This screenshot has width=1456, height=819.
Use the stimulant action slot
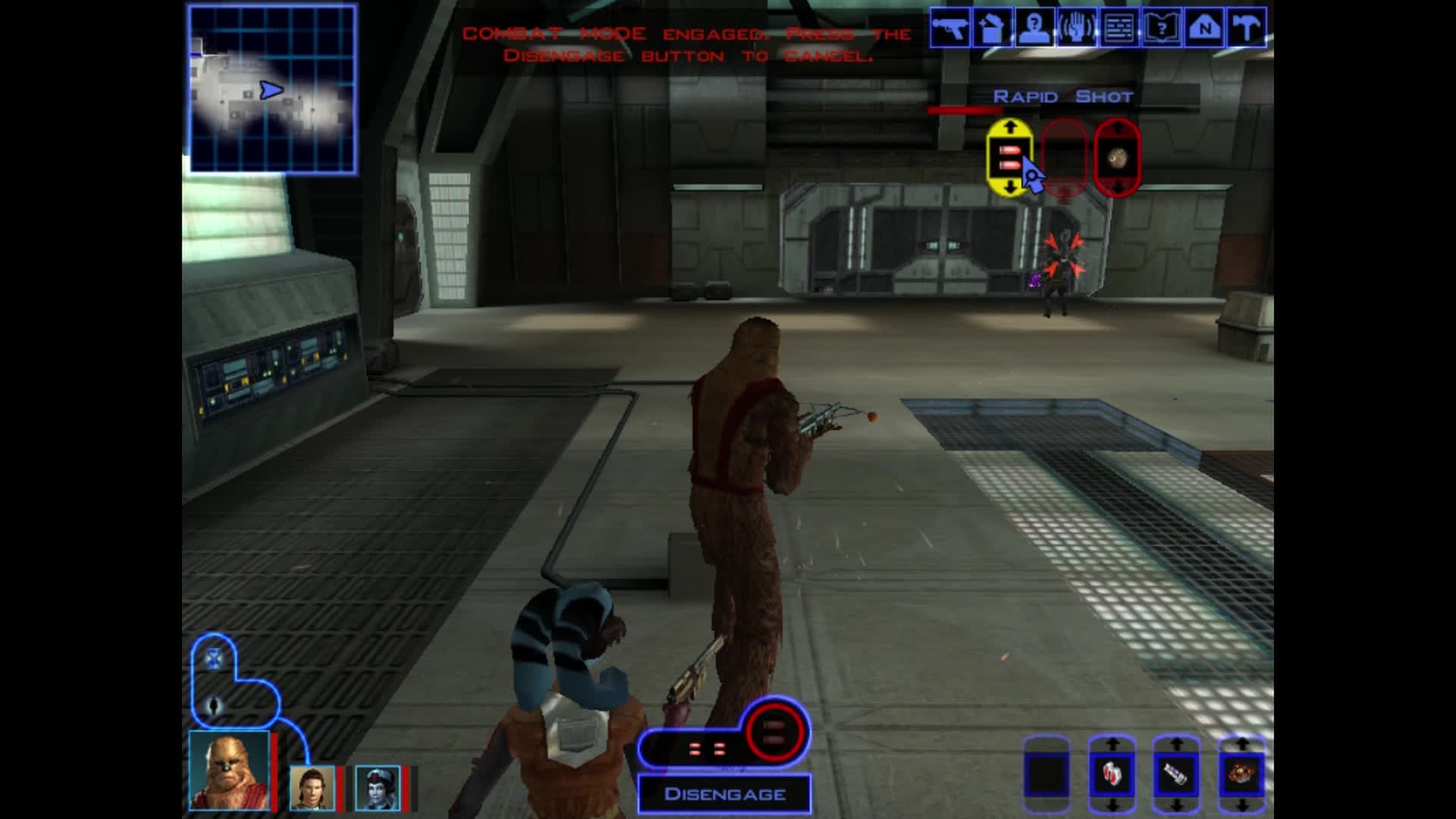pos(1176,775)
